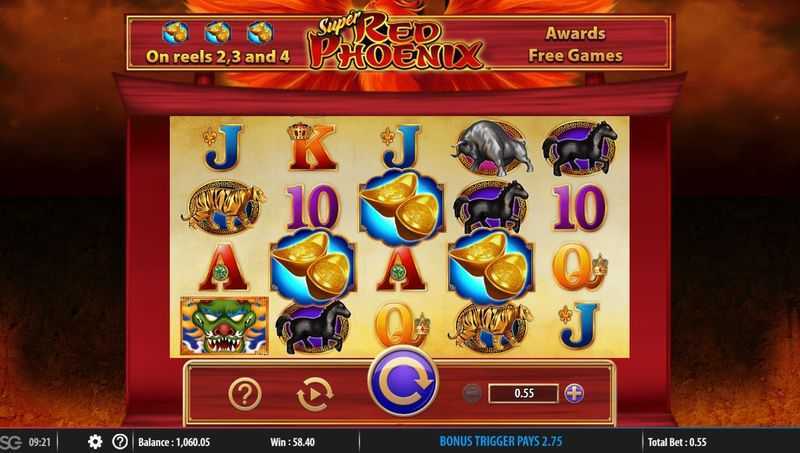Image resolution: width=800 pixels, height=453 pixels.
Task: Increase the bet with the purple plus
Action: coord(573,393)
